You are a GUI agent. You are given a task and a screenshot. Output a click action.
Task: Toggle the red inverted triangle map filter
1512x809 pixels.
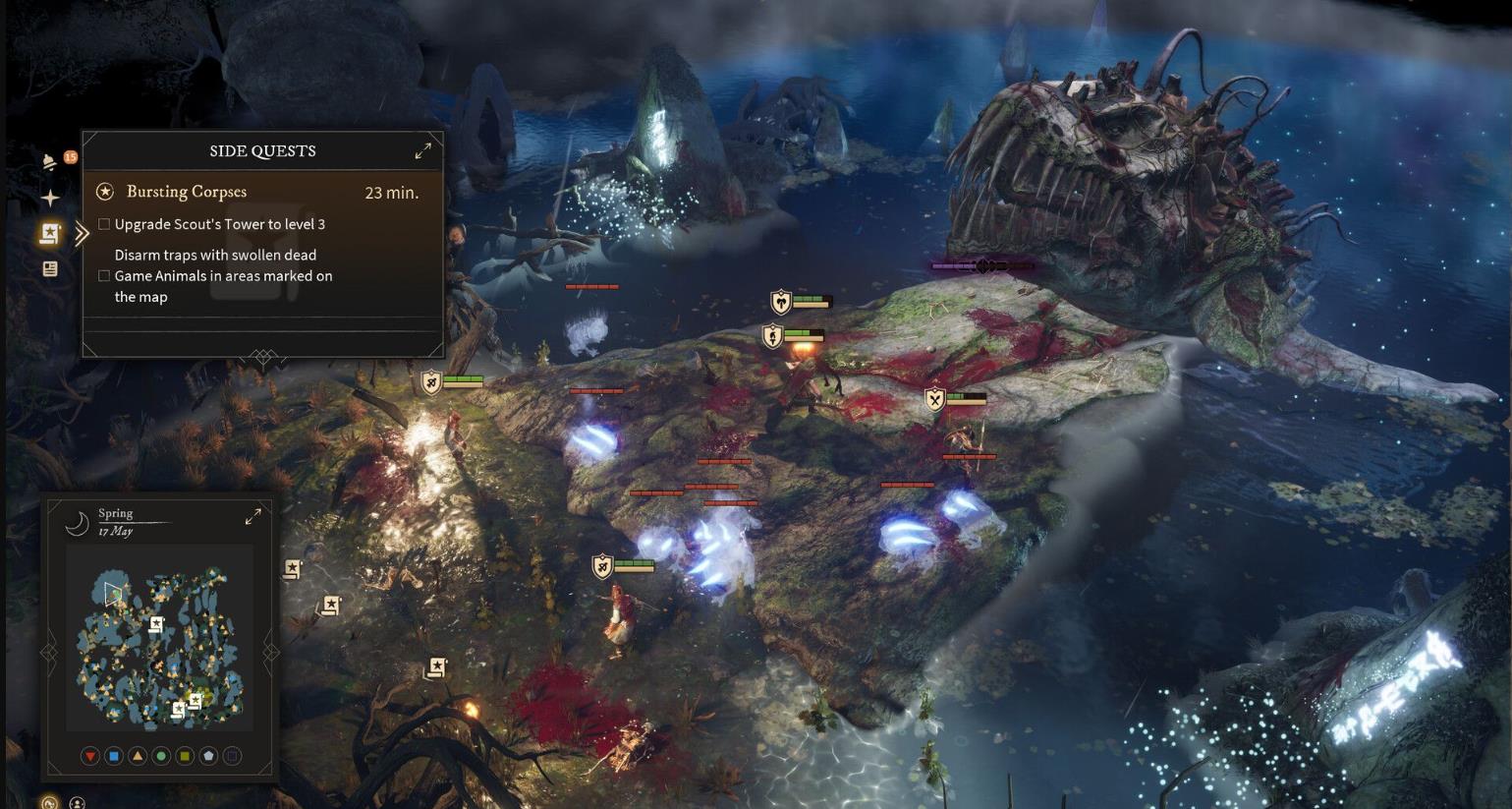(x=90, y=756)
